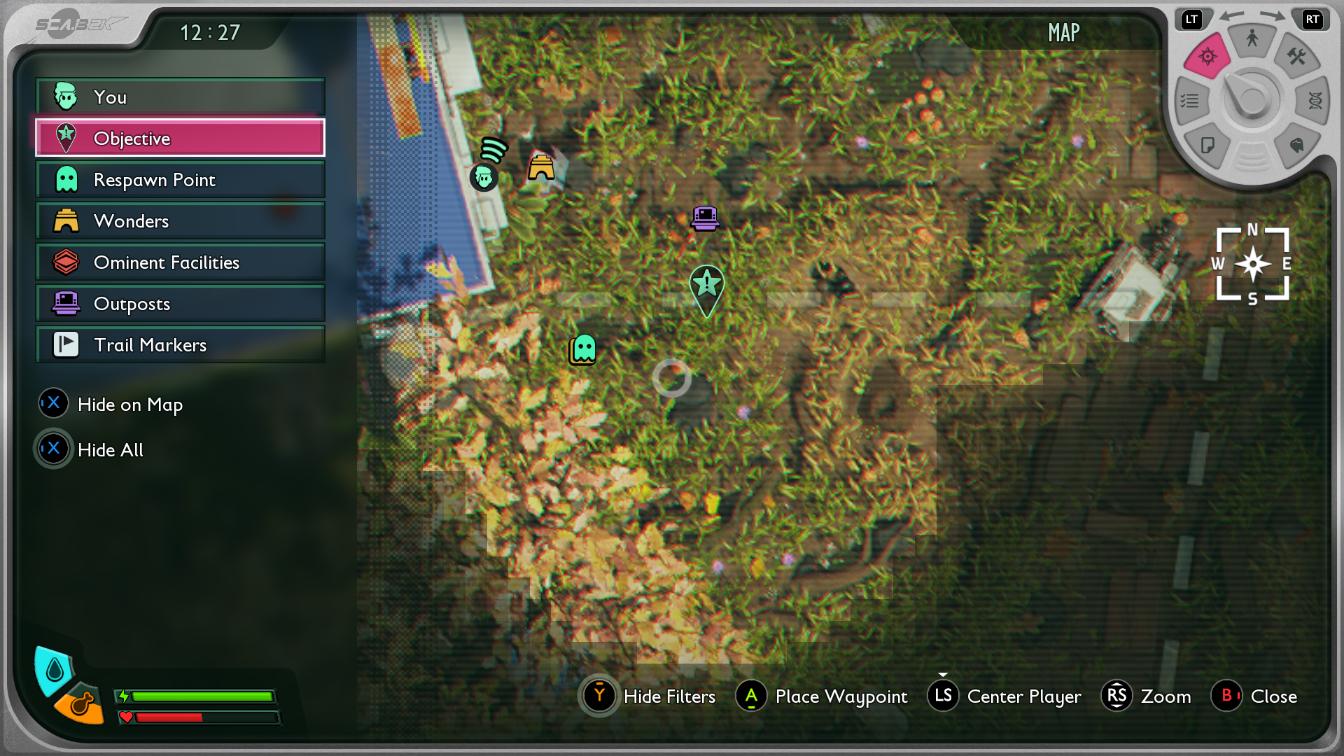Pick the Wonders filter entry
This screenshot has height=756, width=1344.
pos(180,221)
